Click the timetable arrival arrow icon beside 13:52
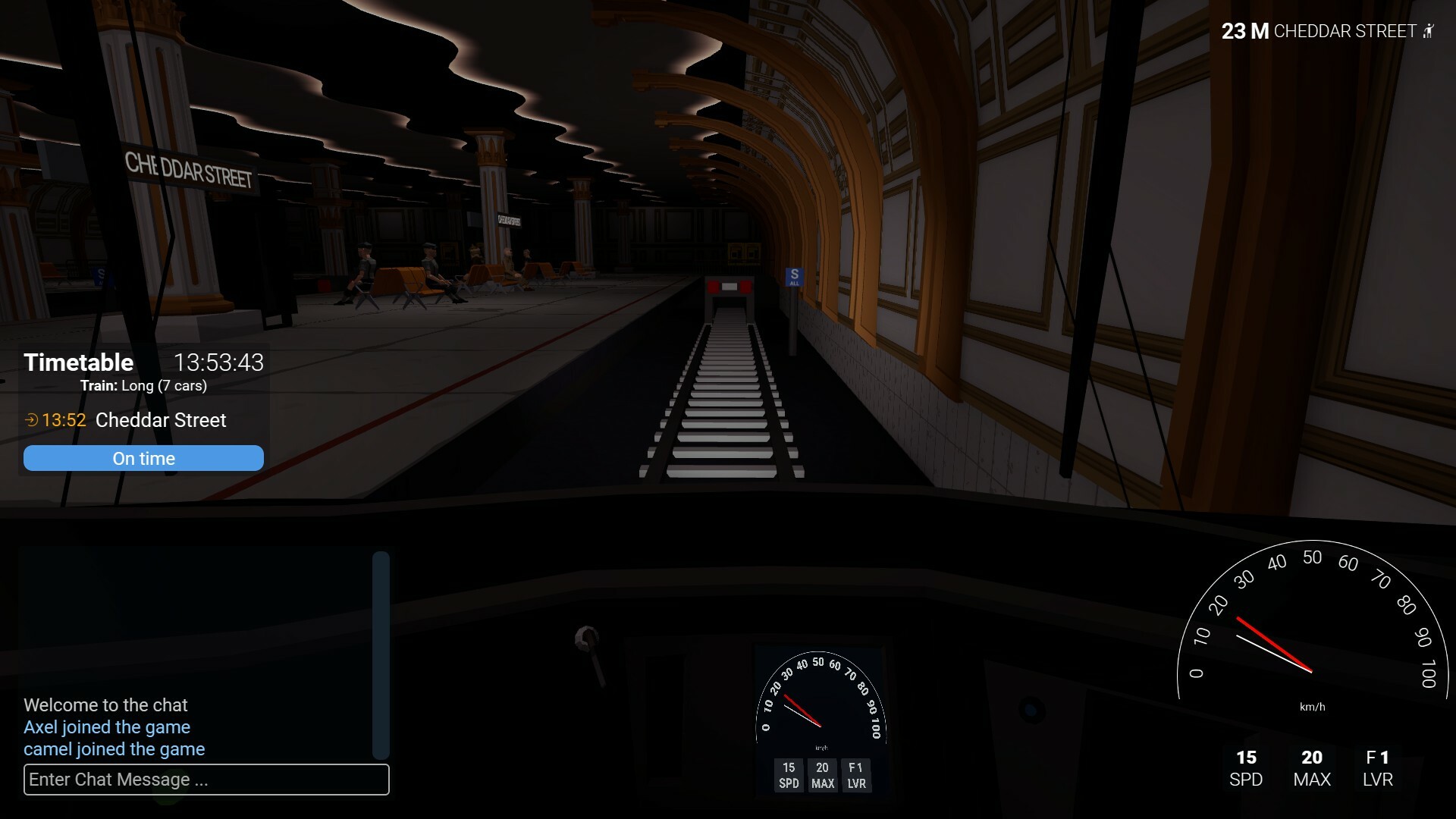Screen dimensions: 1456x819 tap(31, 420)
